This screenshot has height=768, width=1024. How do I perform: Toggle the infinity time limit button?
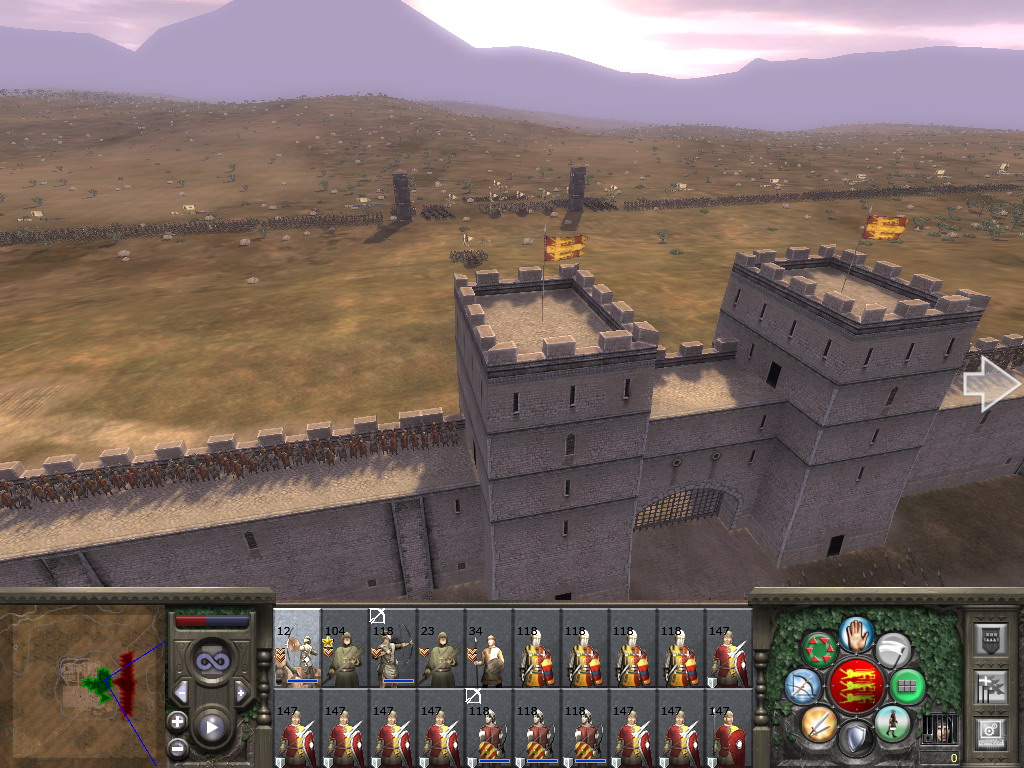pyautogui.click(x=212, y=660)
